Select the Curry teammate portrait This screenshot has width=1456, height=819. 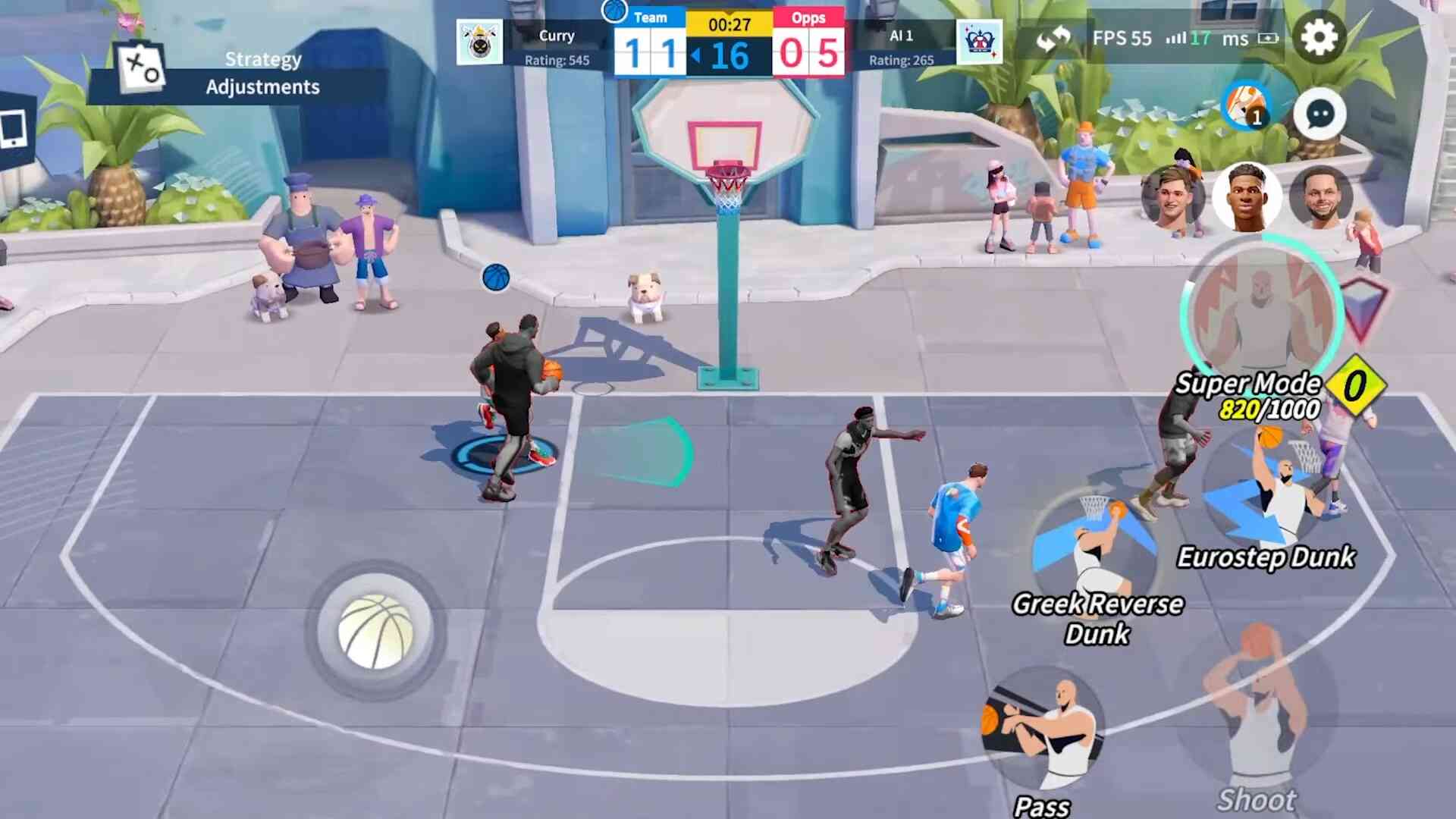coord(1321,197)
